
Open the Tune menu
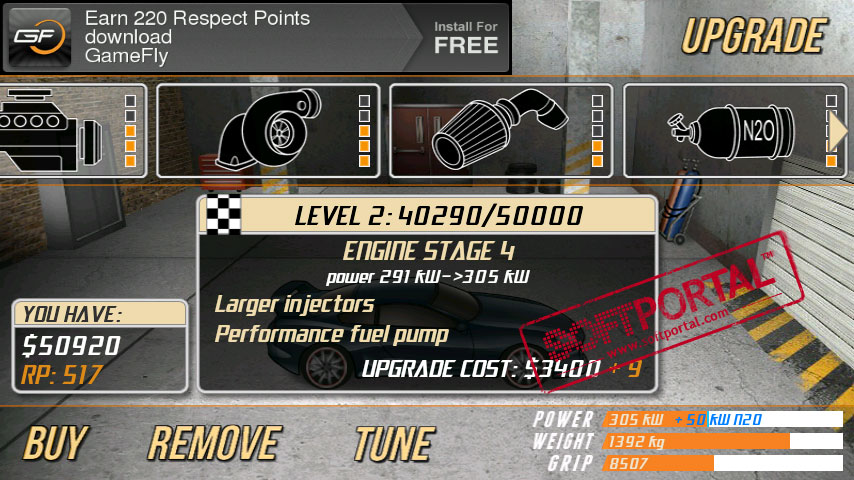[394, 443]
